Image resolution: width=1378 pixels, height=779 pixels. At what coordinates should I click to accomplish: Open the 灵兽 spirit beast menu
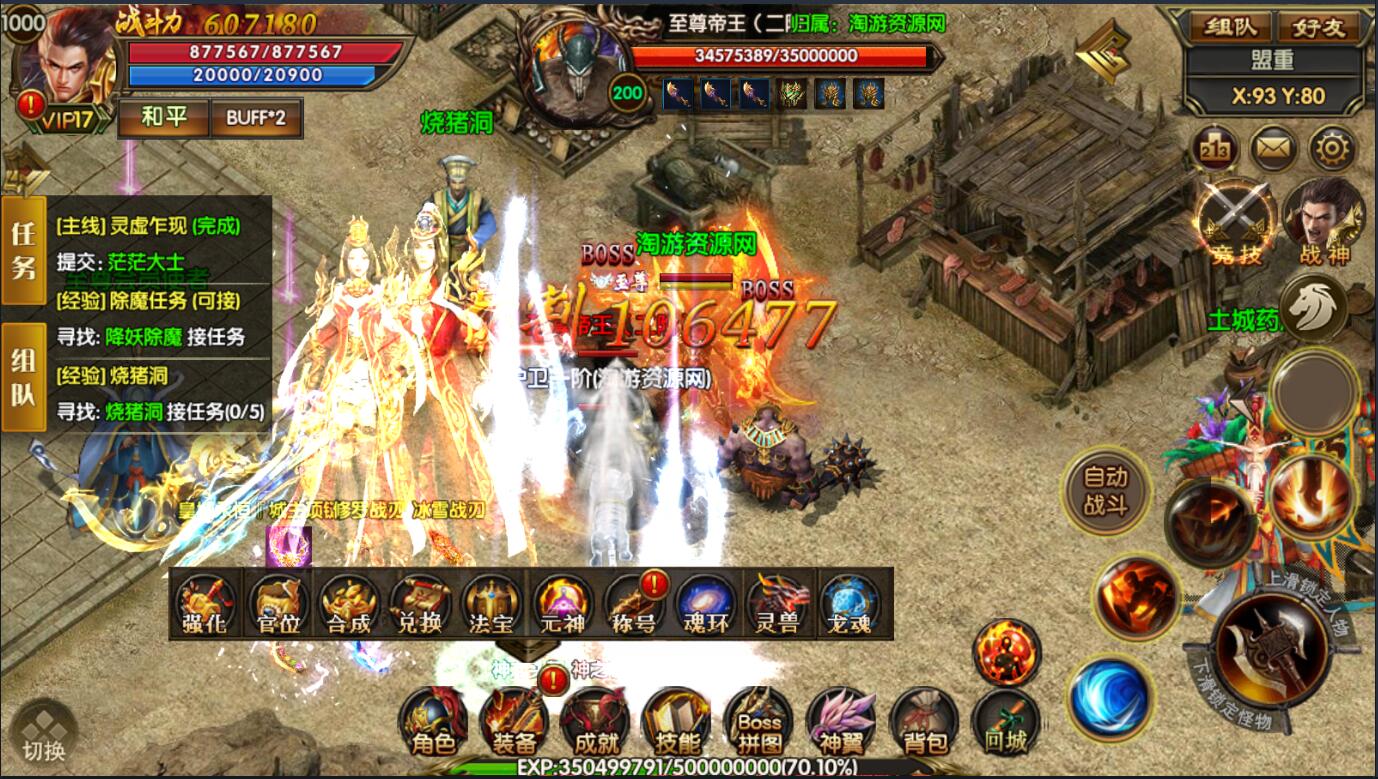pos(777,605)
